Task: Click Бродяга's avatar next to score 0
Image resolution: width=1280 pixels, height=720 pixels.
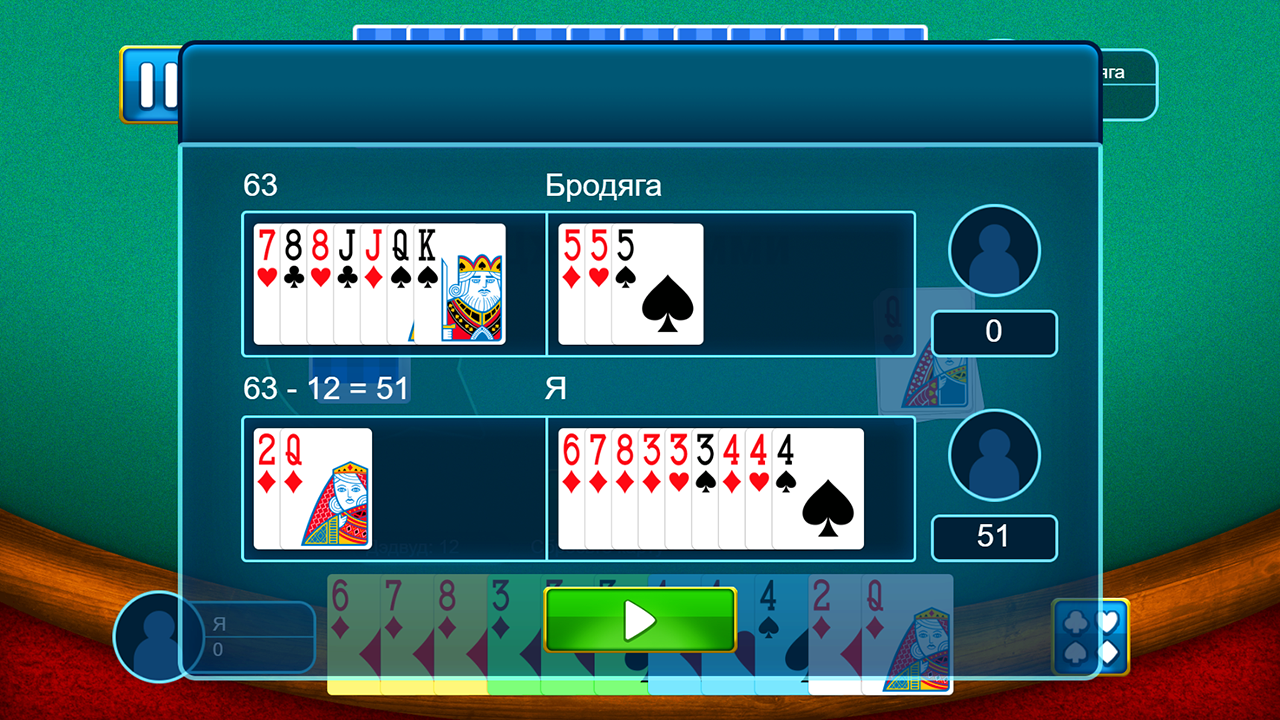Action: pyautogui.click(x=993, y=248)
